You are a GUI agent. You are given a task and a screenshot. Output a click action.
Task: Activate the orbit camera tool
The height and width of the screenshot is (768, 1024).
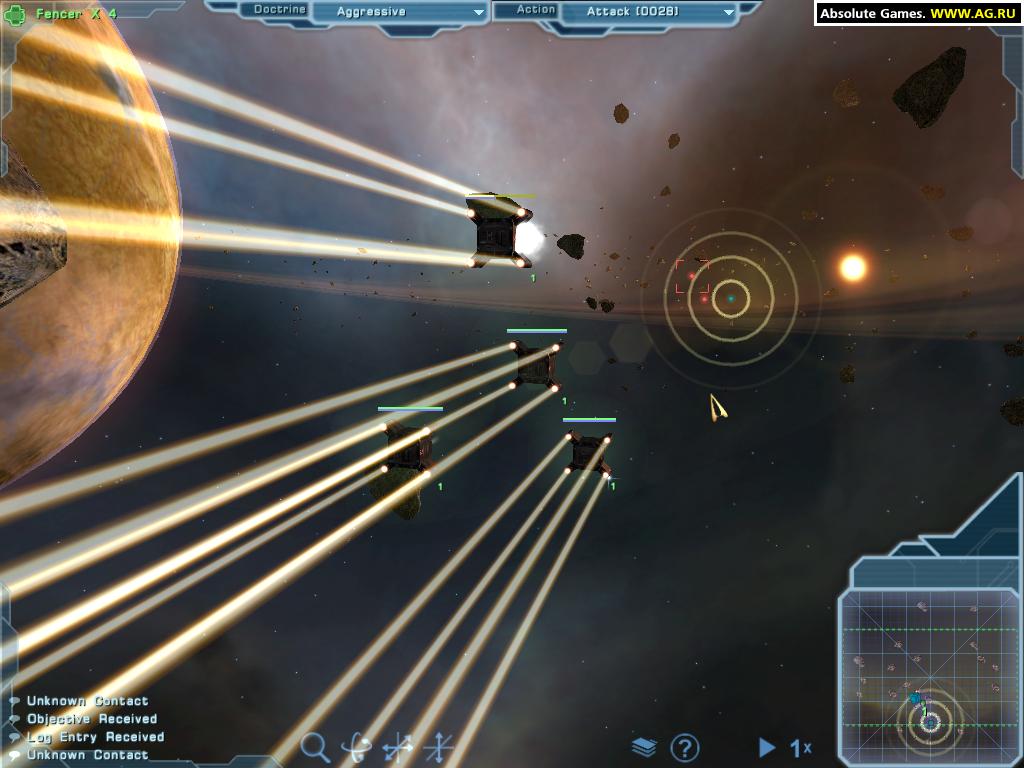pyautogui.click(x=356, y=747)
